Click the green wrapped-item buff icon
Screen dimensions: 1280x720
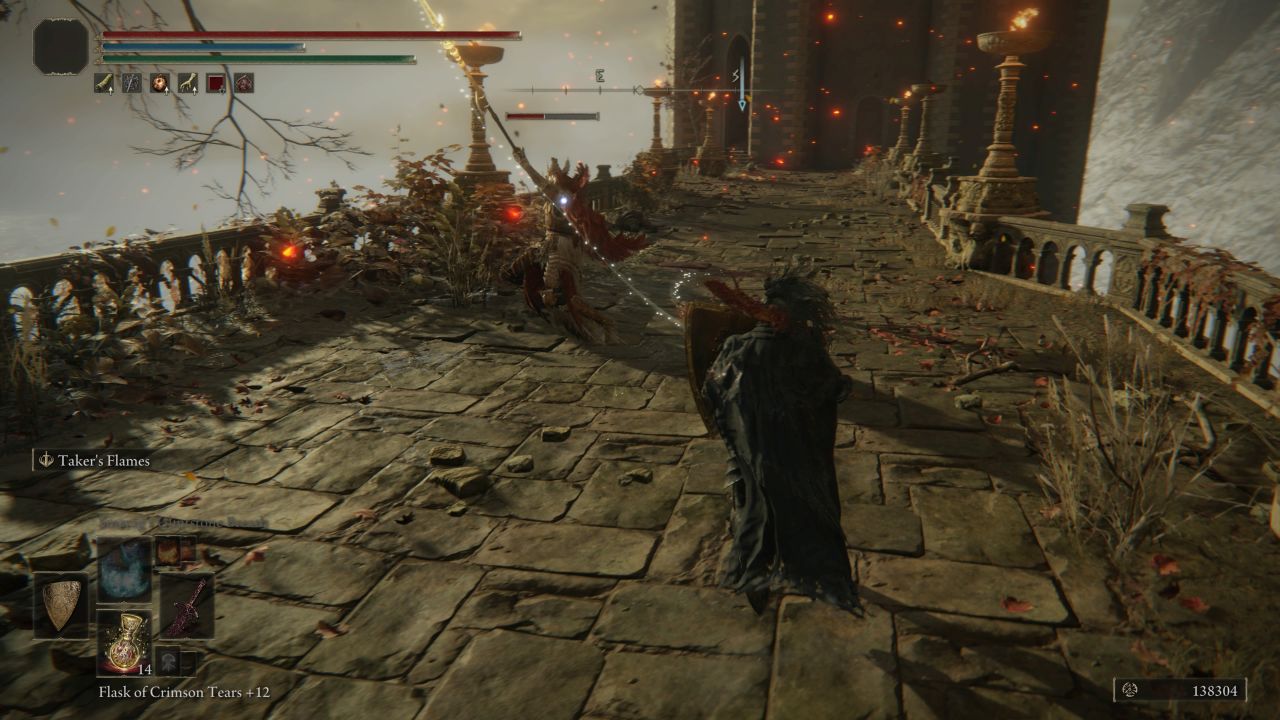(x=105, y=82)
